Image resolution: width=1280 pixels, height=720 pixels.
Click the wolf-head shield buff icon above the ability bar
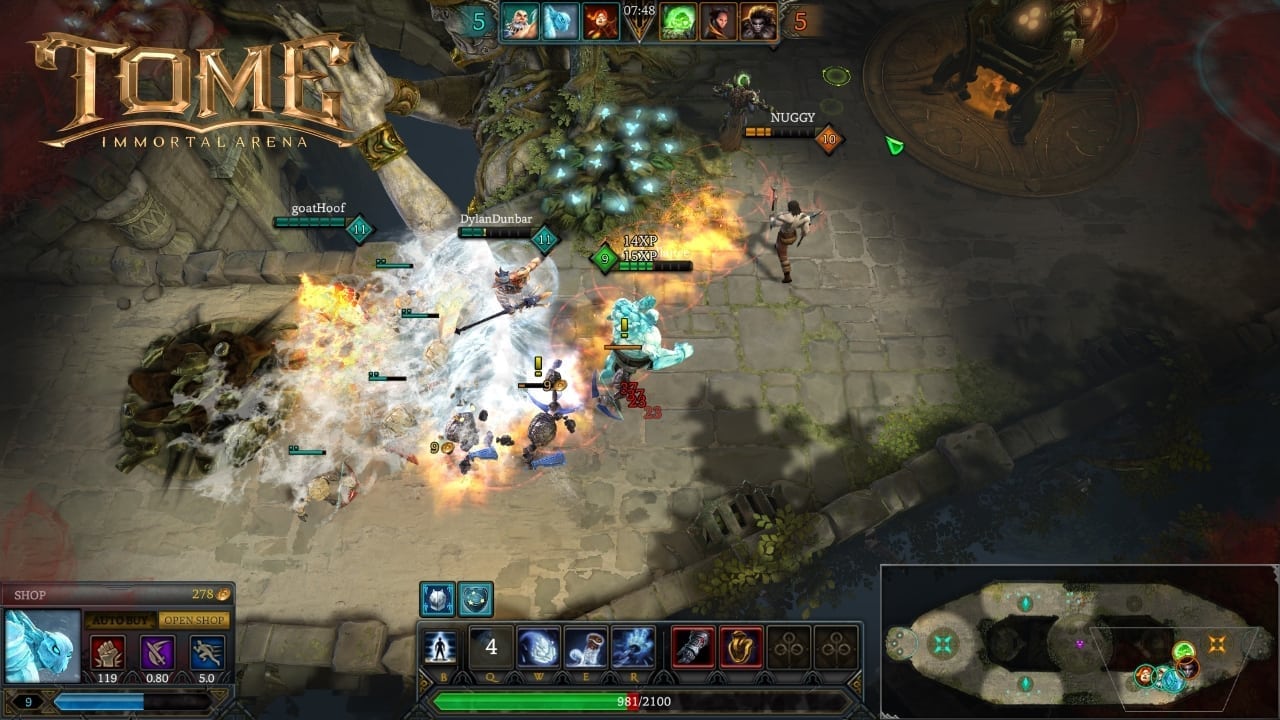tap(438, 599)
